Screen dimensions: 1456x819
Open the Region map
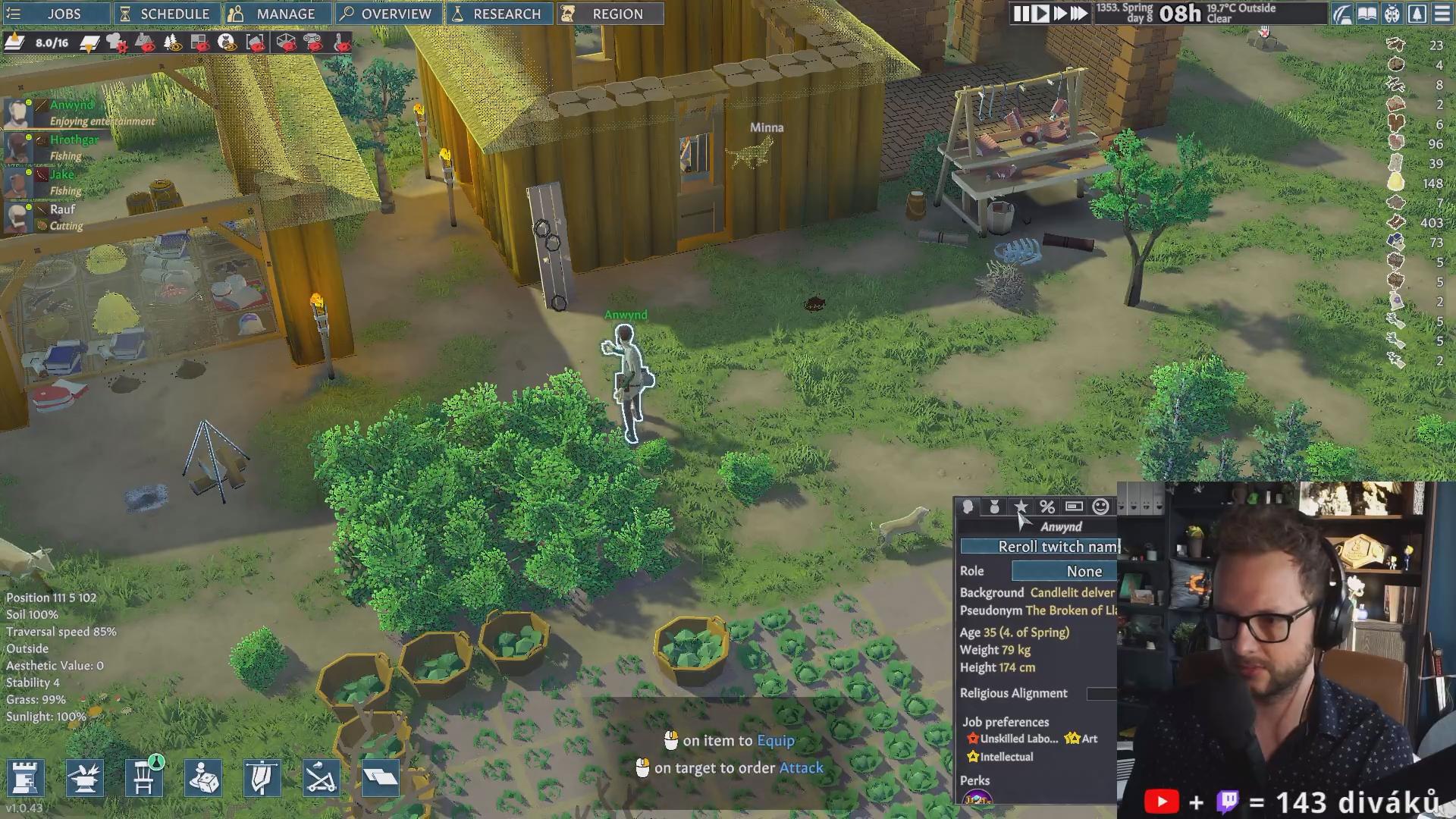pyautogui.click(x=609, y=14)
